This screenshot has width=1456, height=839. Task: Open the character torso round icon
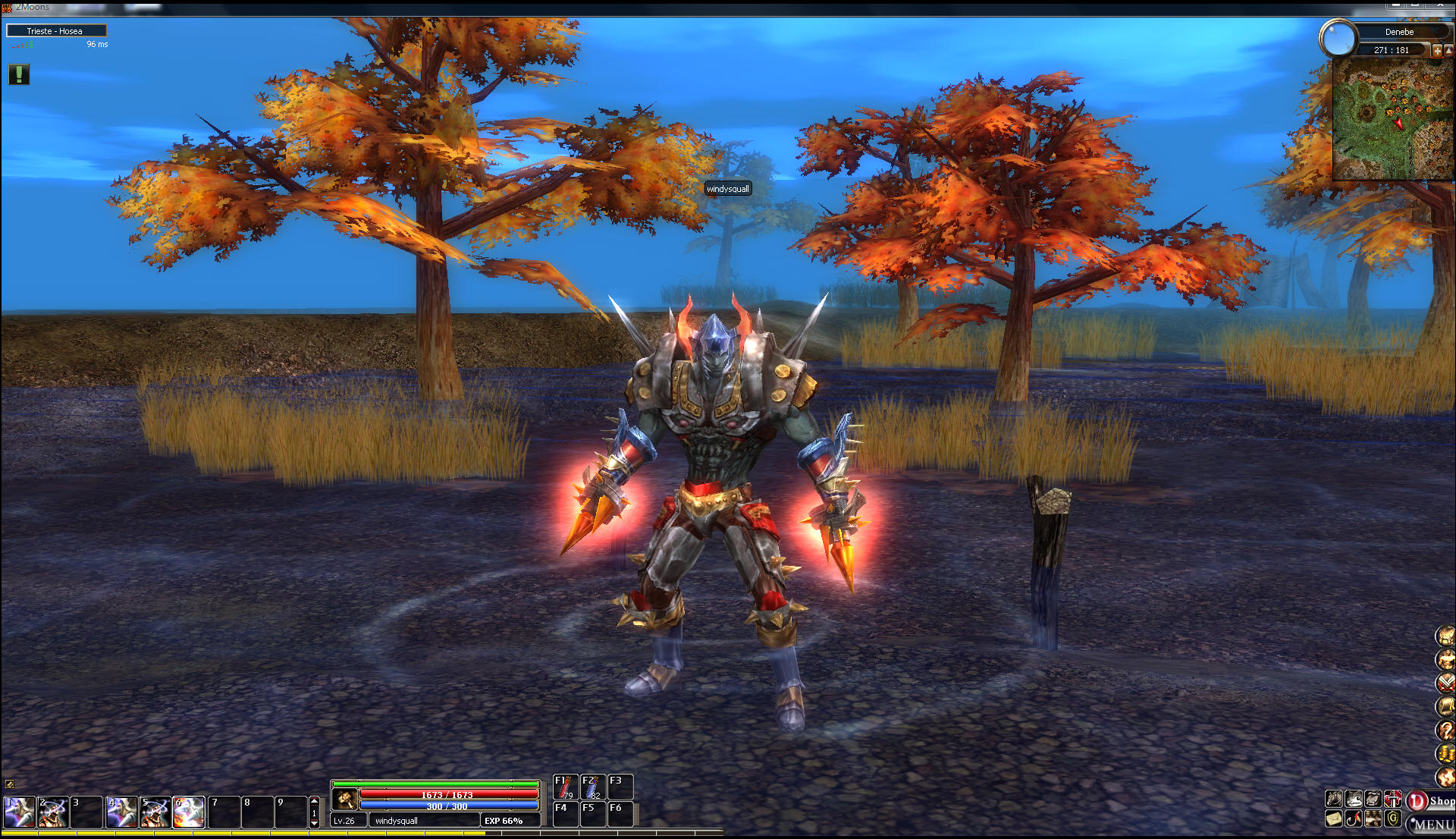click(x=1445, y=659)
